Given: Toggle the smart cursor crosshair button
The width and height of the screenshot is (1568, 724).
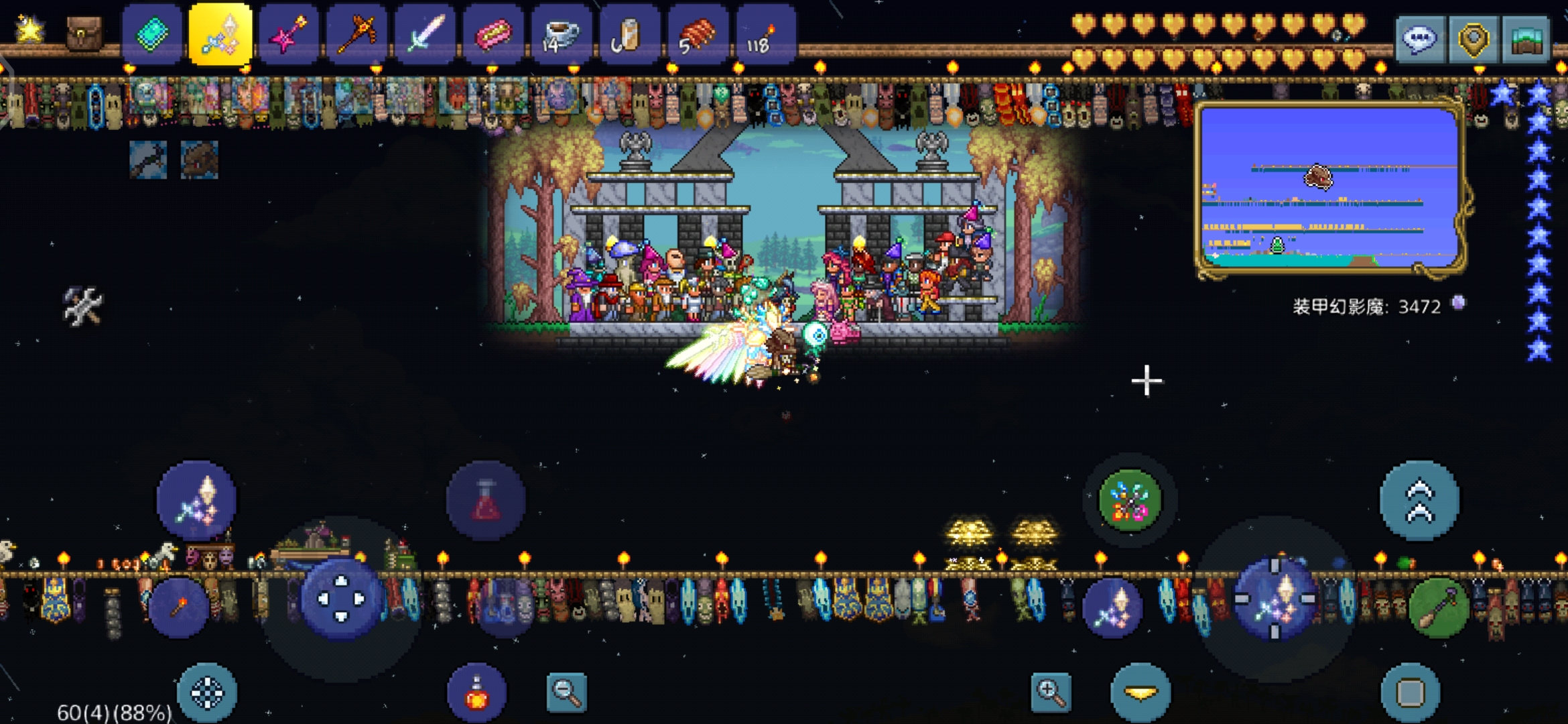Looking at the screenshot, I should [207, 693].
